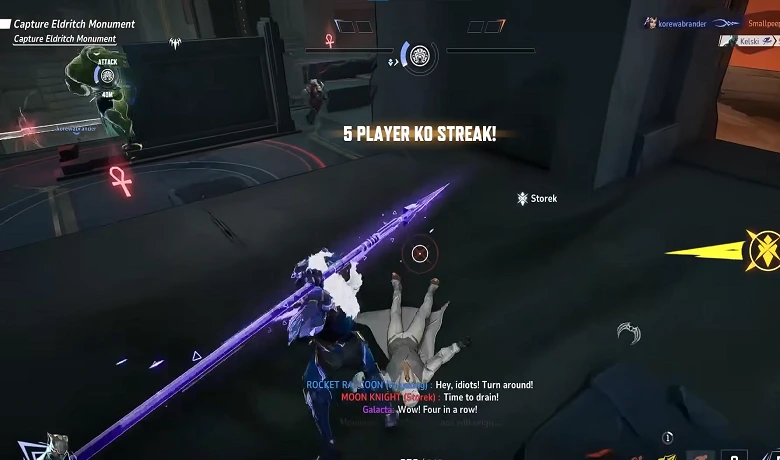The height and width of the screenshot is (460, 780).
Task: Select the Moon Knight "Time to drain!" chat line
Action: coord(419,397)
